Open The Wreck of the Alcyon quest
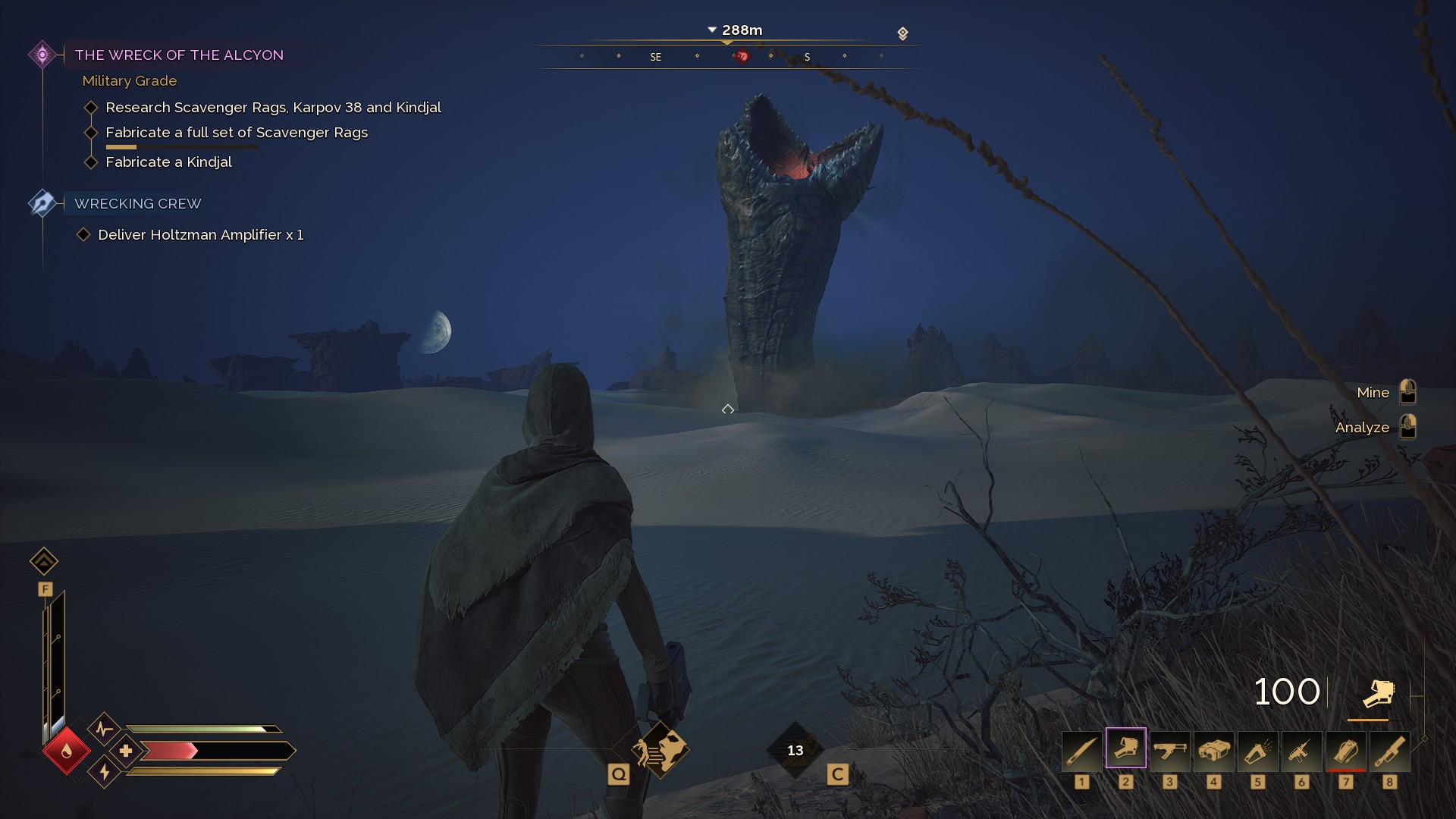 179,55
